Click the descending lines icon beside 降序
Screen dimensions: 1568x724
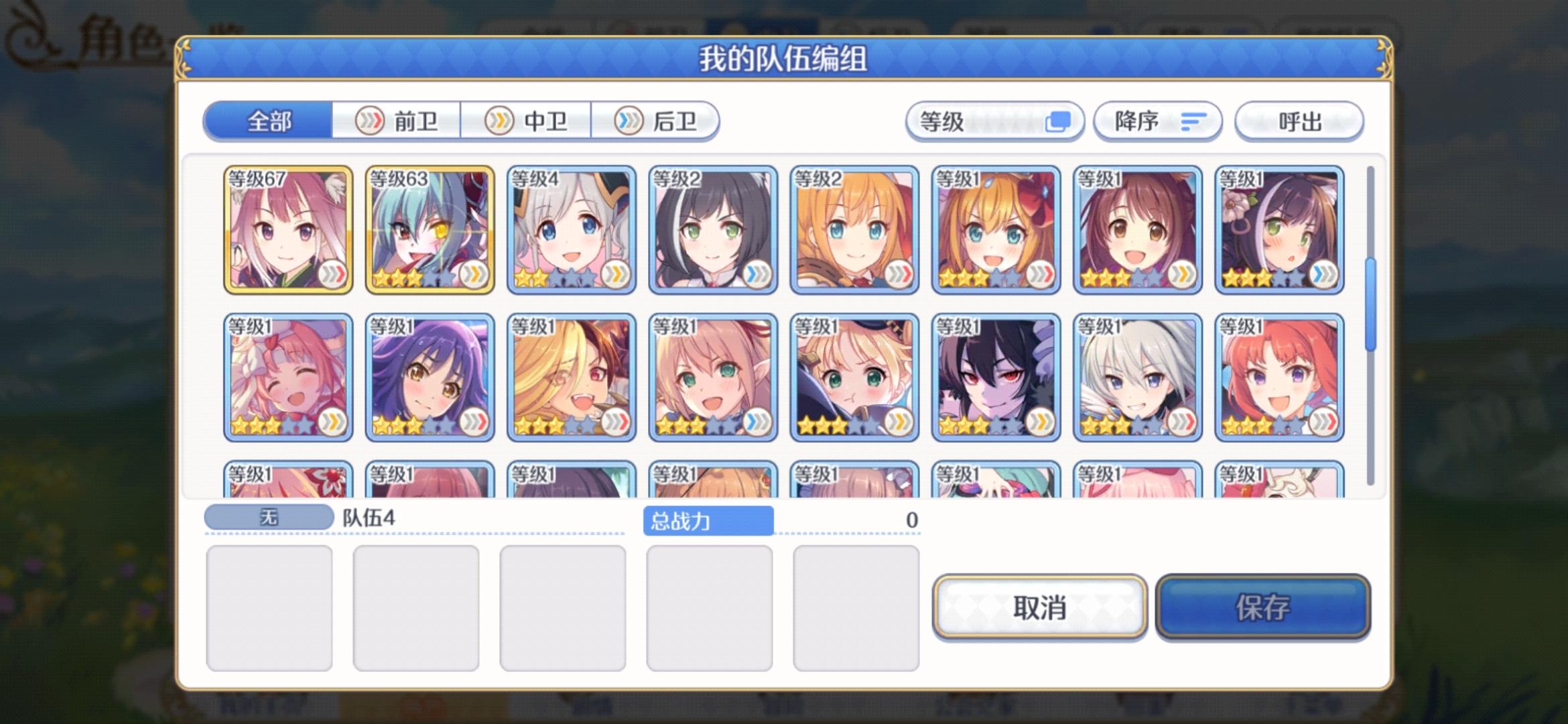click(1195, 121)
